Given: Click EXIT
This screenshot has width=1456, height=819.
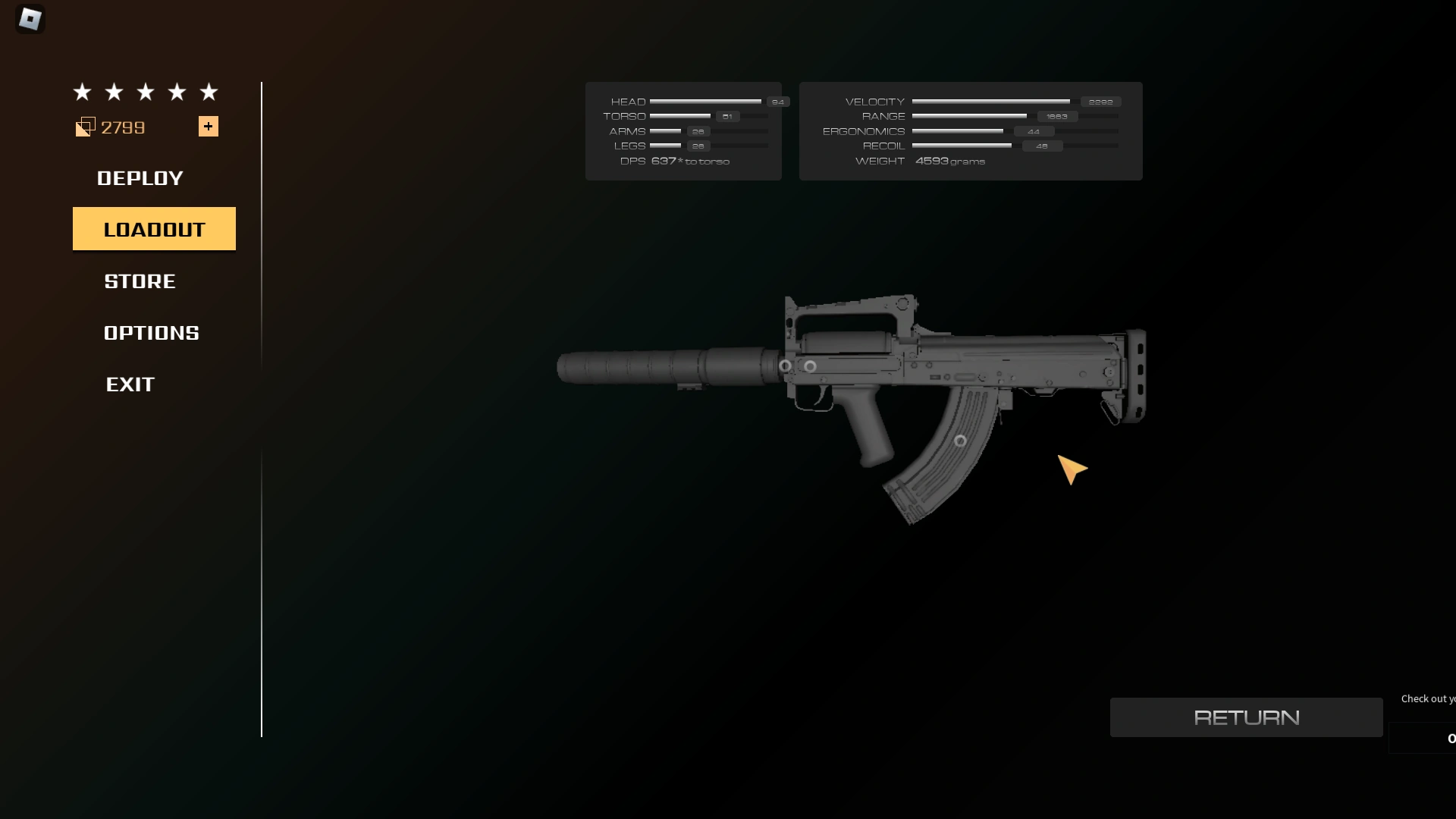Looking at the screenshot, I should pyautogui.click(x=130, y=384).
